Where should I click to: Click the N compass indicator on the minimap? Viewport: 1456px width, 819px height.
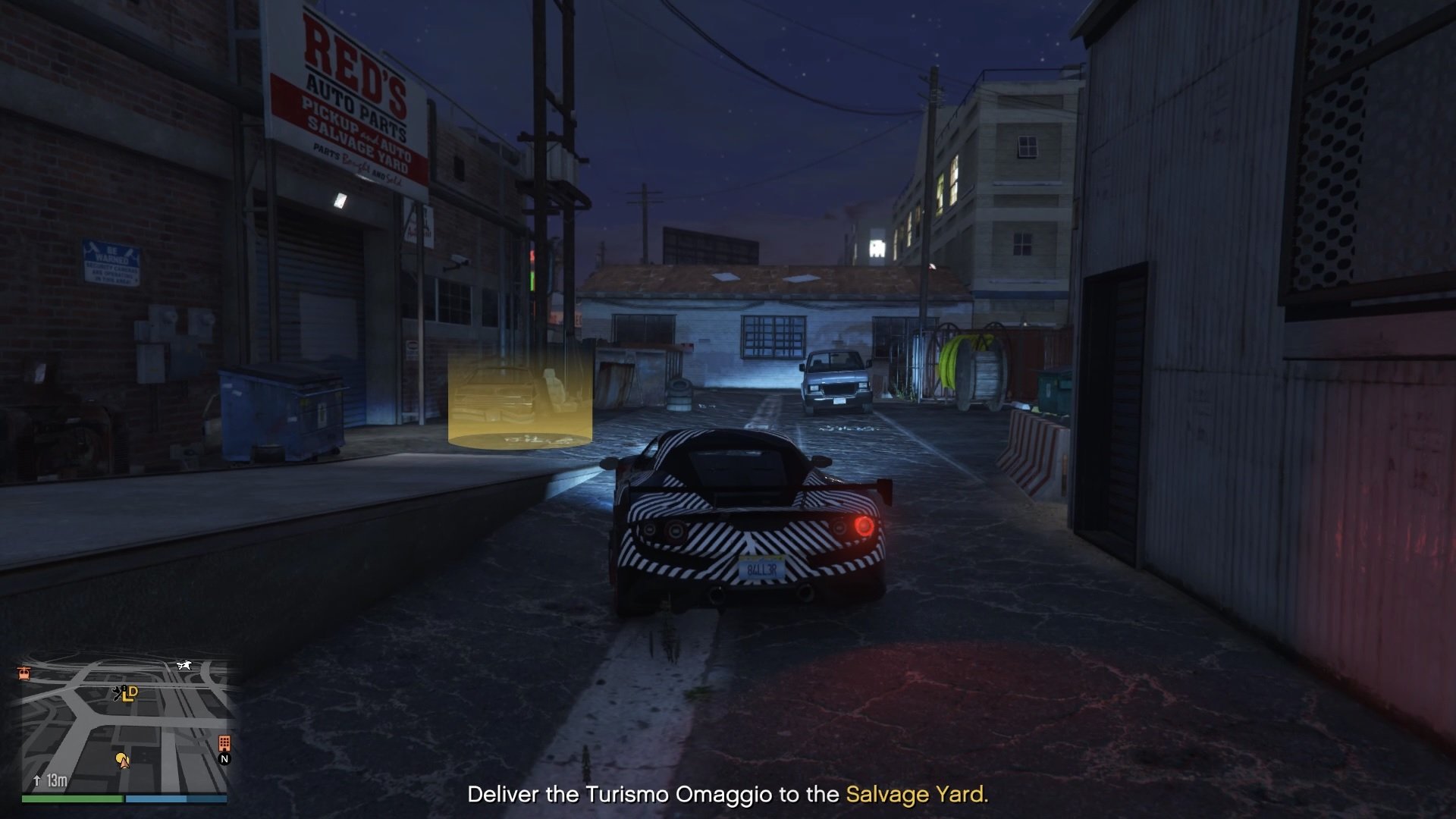click(x=224, y=758)
